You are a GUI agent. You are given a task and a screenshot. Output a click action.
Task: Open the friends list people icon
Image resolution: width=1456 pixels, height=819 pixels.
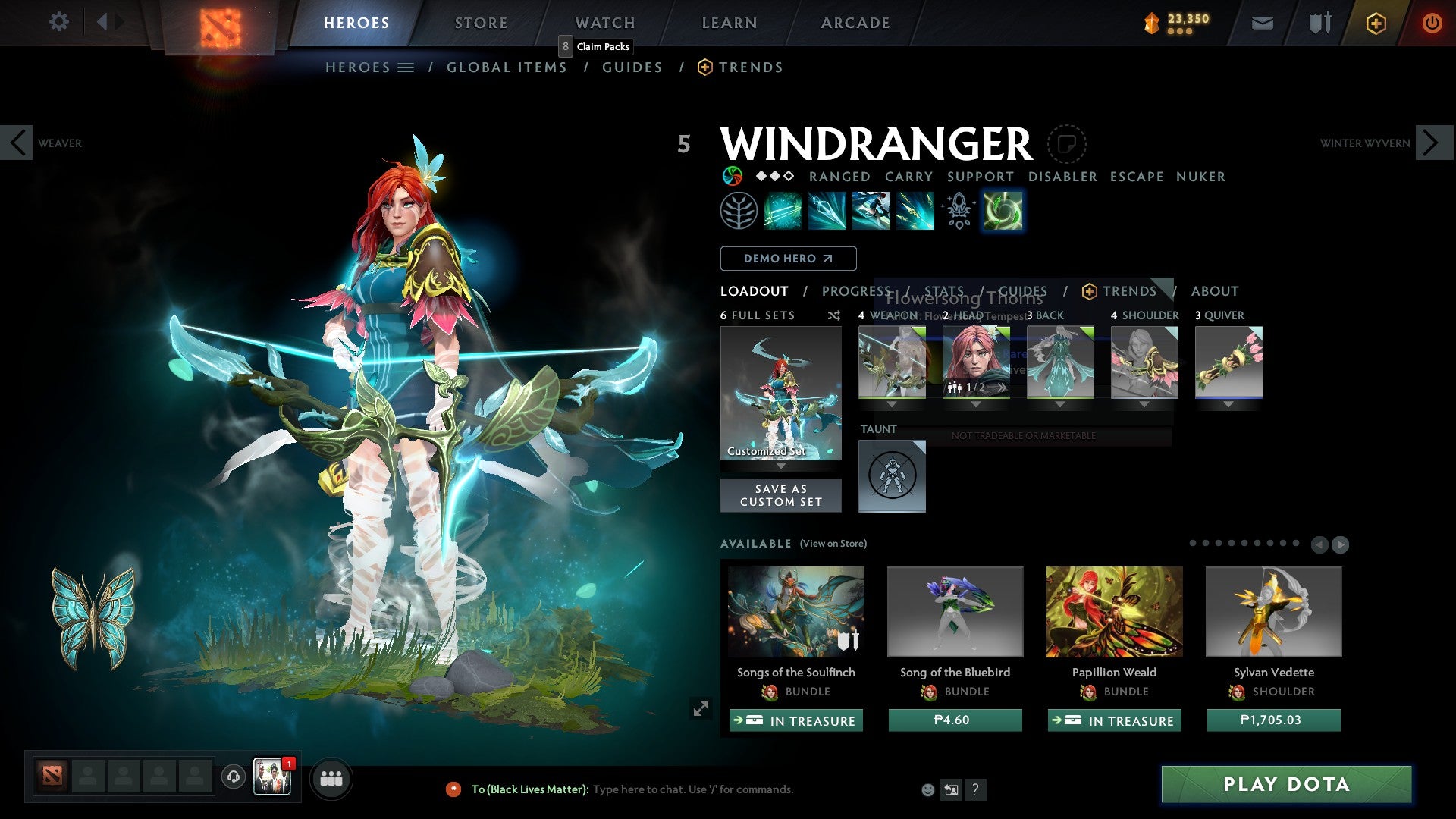(x=331, y=778)
